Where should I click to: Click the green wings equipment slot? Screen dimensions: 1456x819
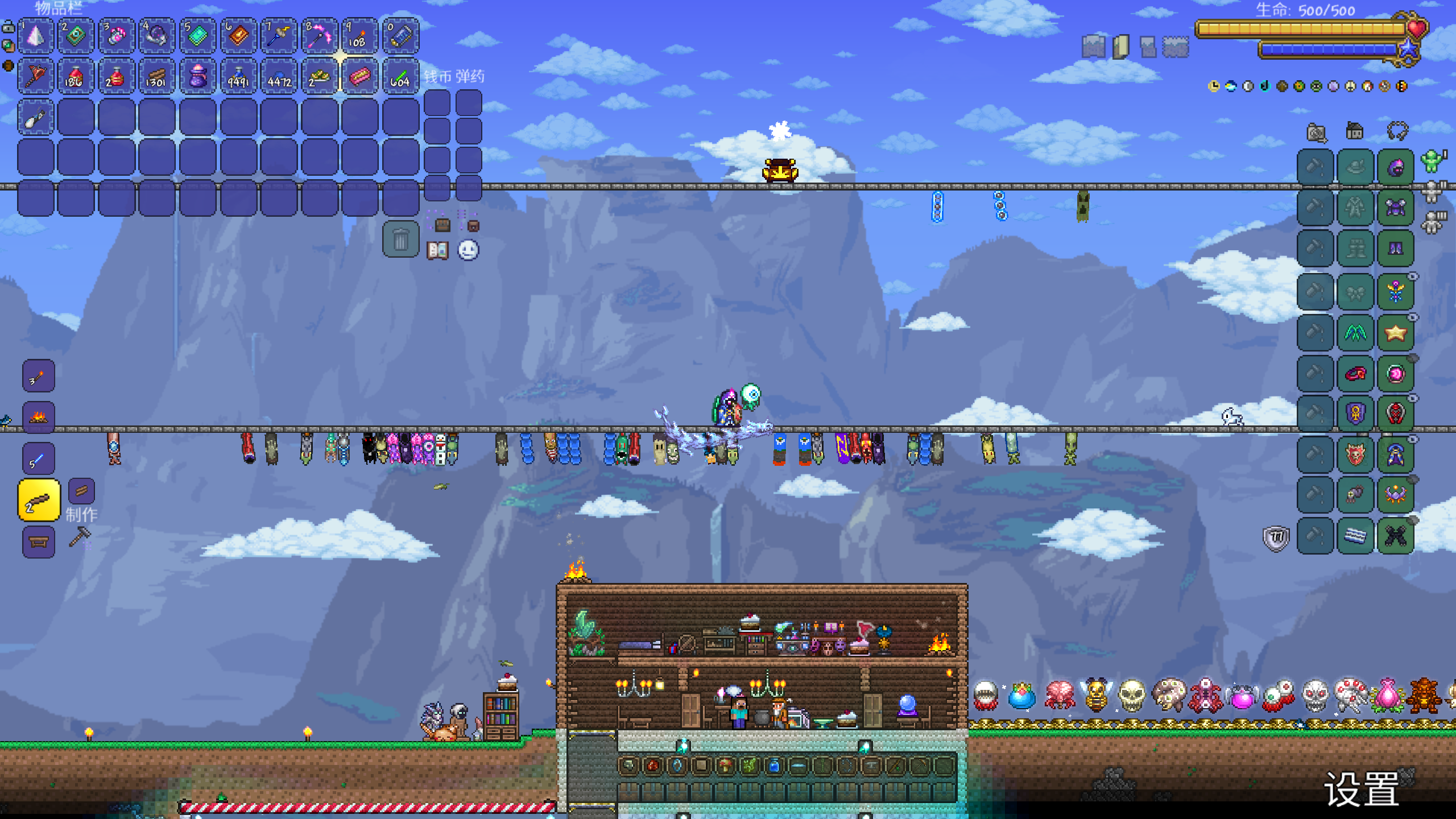pos(1355,333)
